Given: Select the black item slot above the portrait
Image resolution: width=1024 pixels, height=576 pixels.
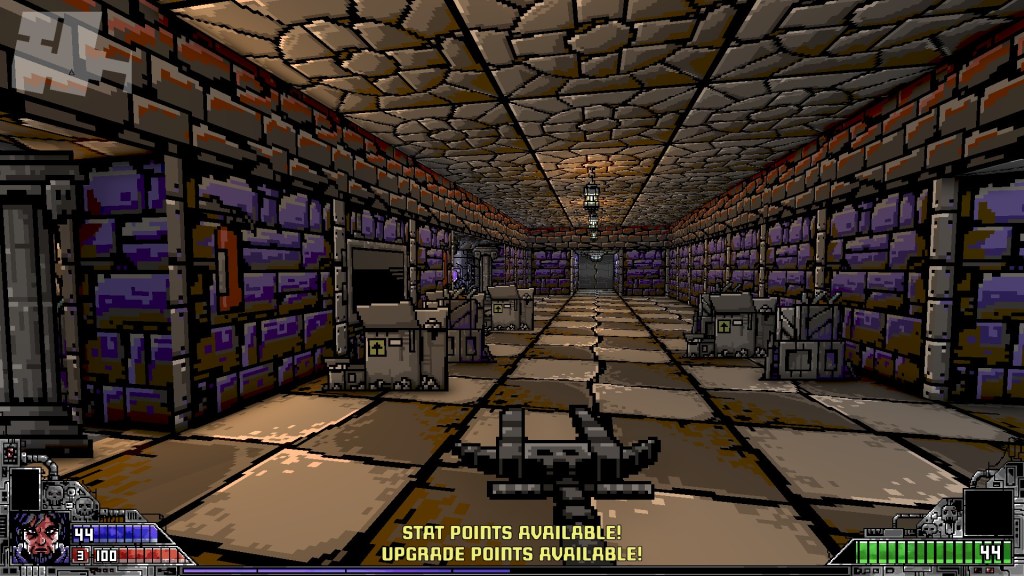Looking at the screenshot, I should click(x=24, y=489).
